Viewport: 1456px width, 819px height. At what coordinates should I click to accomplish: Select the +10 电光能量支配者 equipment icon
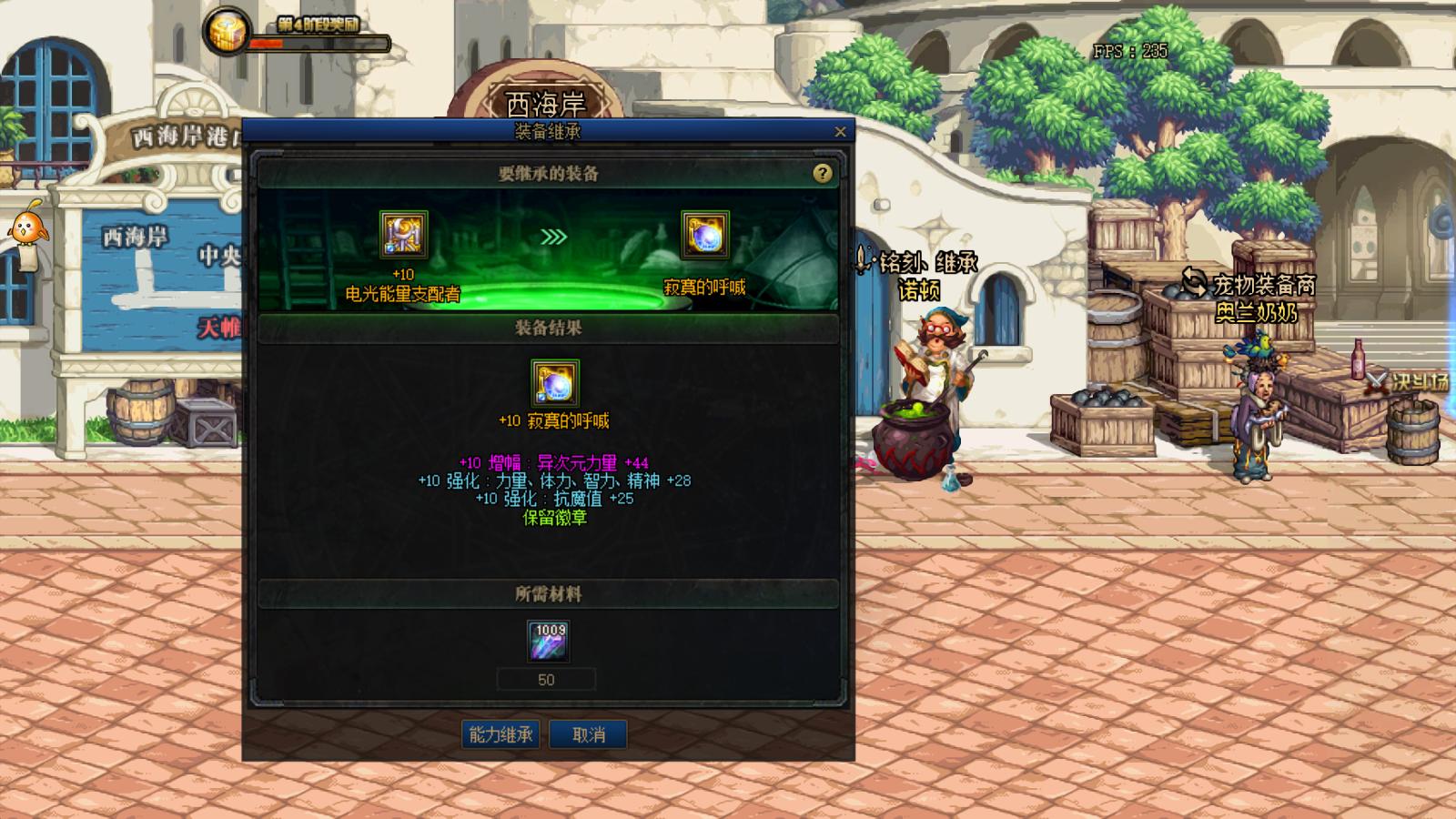403,237
